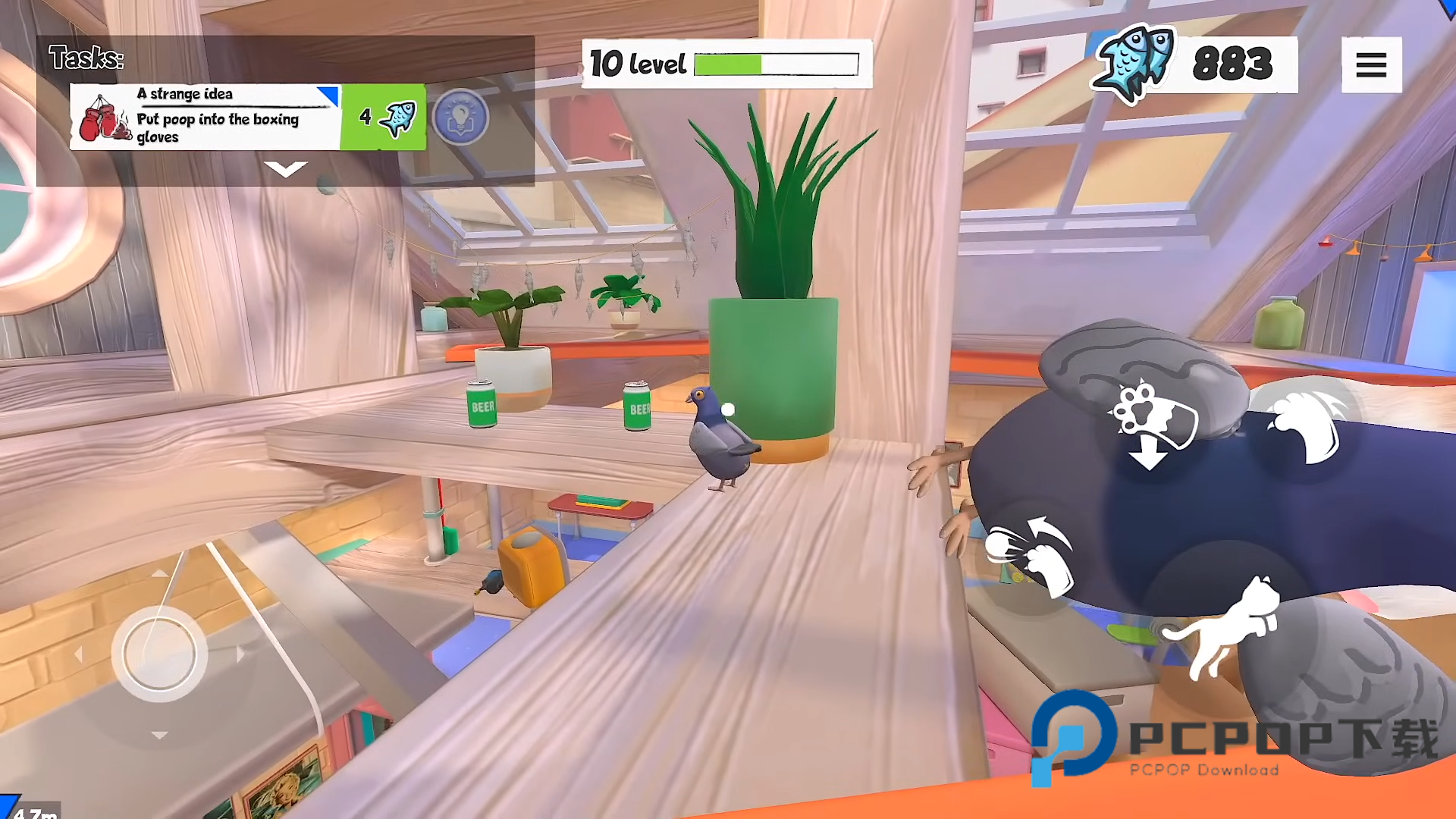Expand the tasks list arrow

coord(285,168)
